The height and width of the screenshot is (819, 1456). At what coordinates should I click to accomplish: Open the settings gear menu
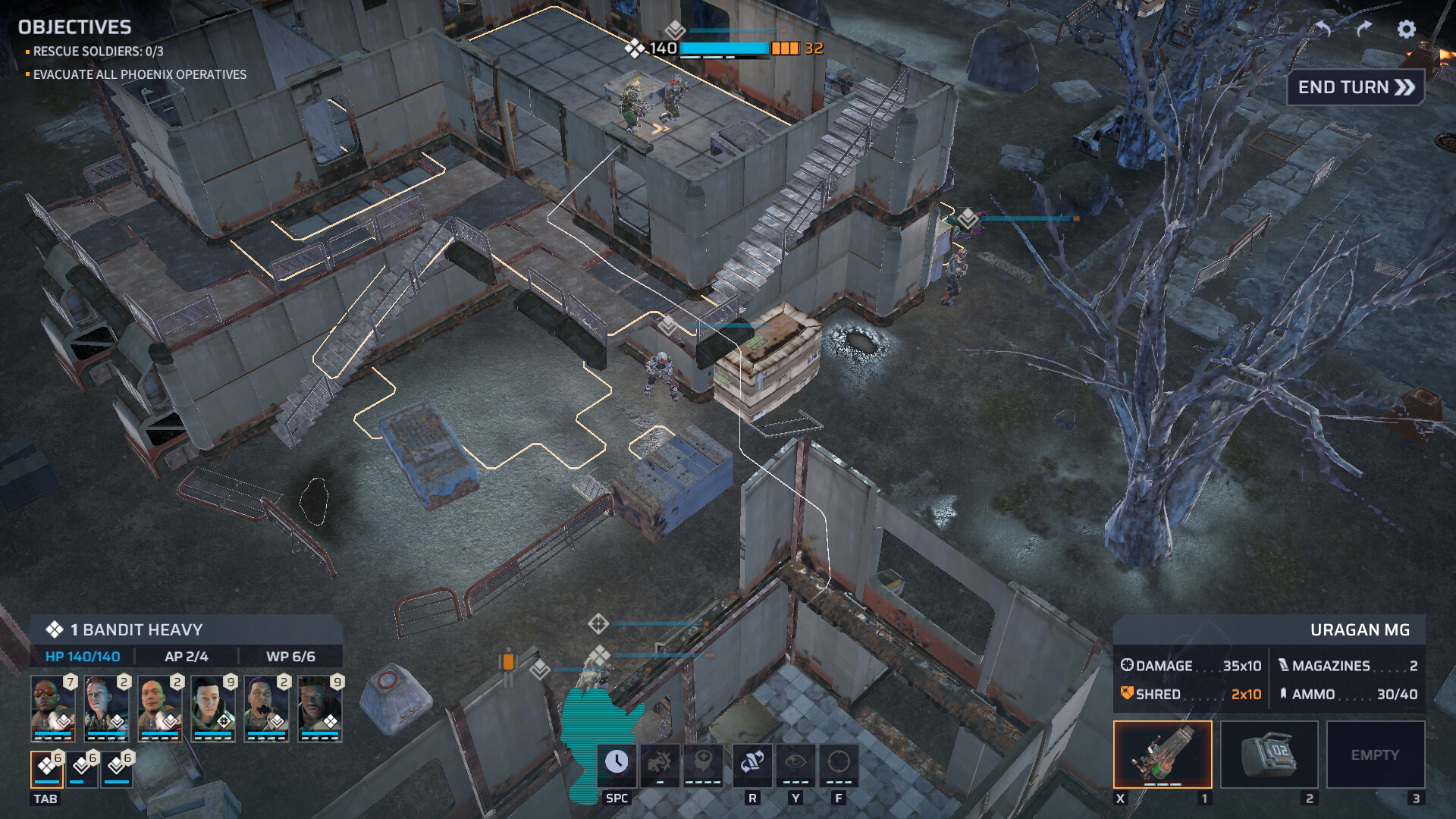click(1406, 29)
